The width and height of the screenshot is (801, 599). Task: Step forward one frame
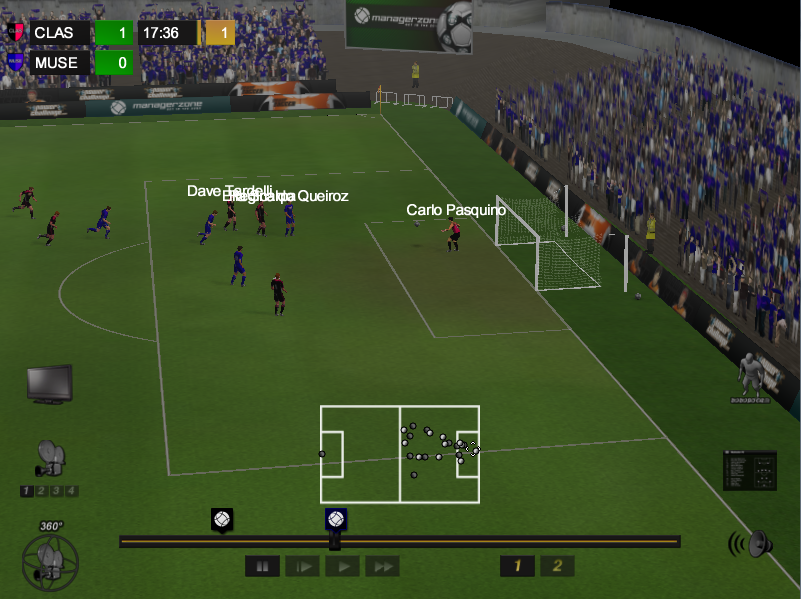click(302, 567)
